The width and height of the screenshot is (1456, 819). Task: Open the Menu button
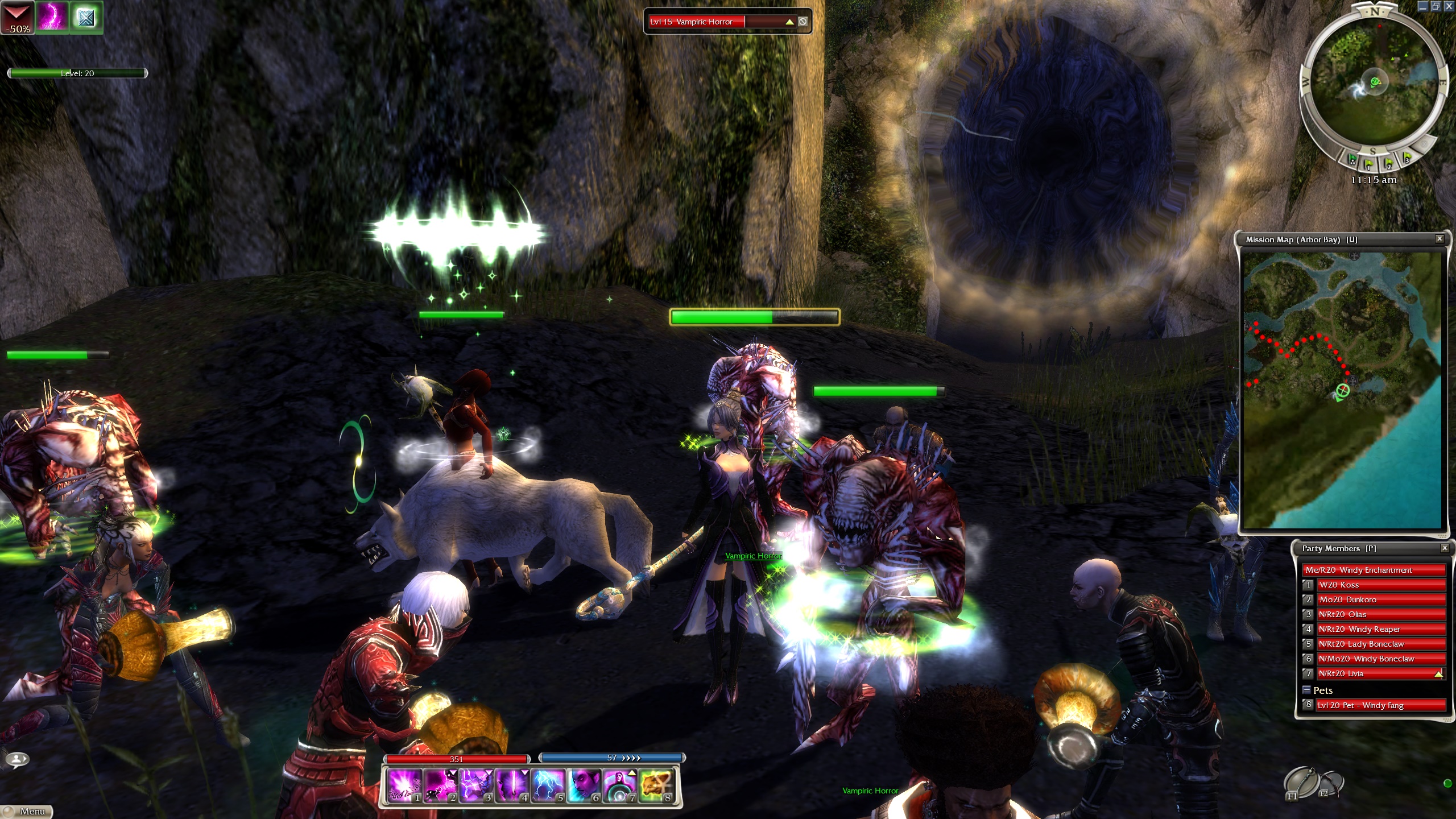27,812
